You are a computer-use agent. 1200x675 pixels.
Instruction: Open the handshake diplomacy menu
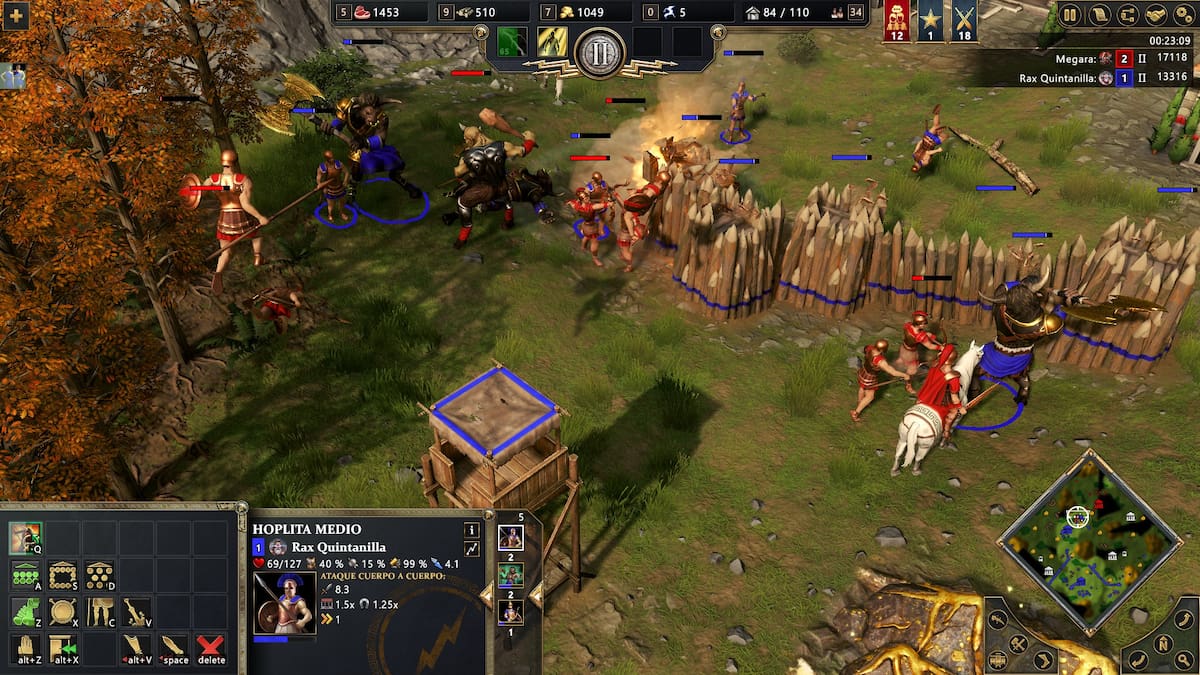click(1156, 15)
